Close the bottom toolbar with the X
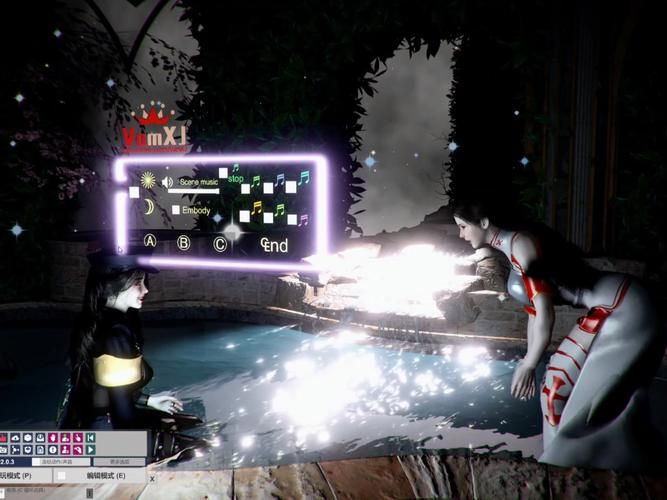 pyautogui.click(x=5, y=438)
